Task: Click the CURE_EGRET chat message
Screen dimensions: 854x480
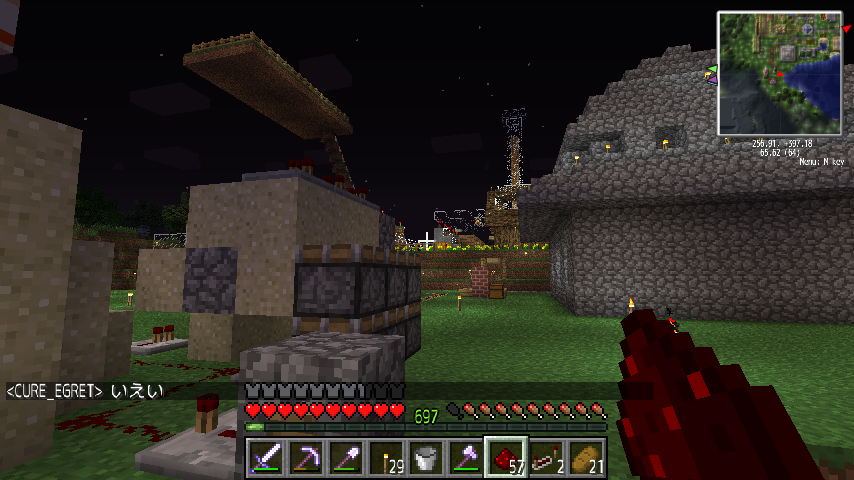Action: (85, 390)
